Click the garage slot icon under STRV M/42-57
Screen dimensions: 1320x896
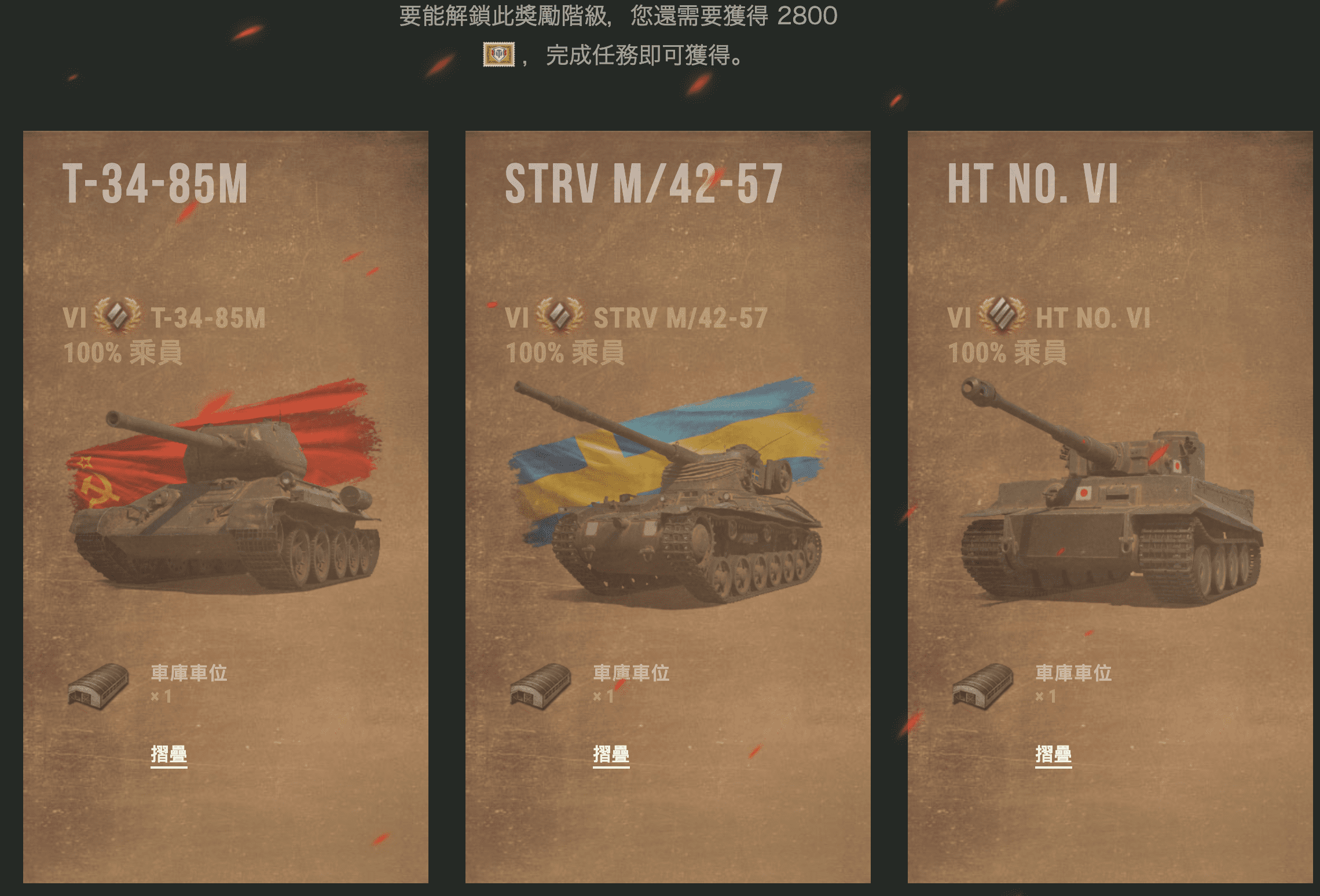coord(541,686)
